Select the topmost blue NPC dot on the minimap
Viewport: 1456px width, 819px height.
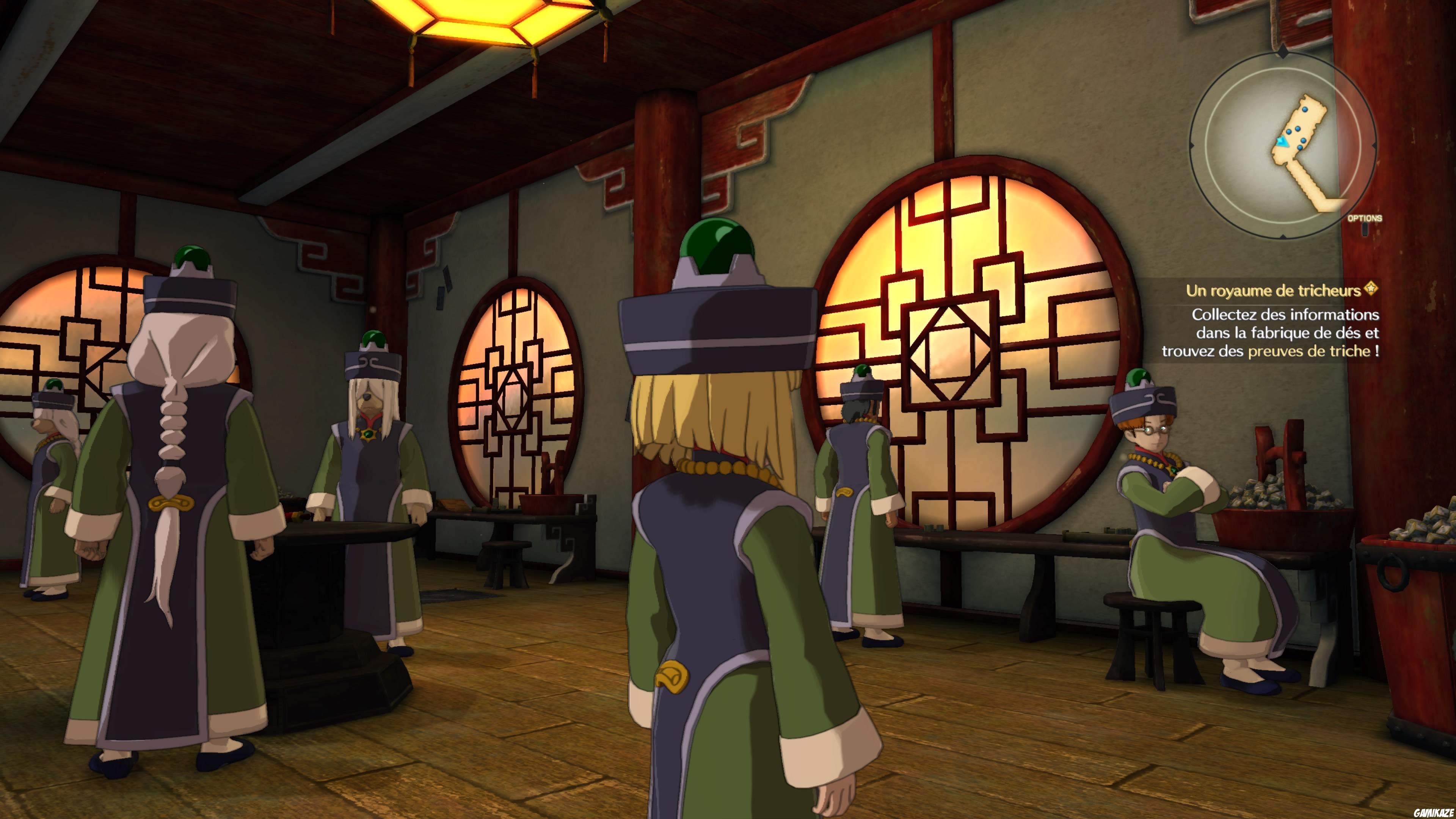[1305, 109]
